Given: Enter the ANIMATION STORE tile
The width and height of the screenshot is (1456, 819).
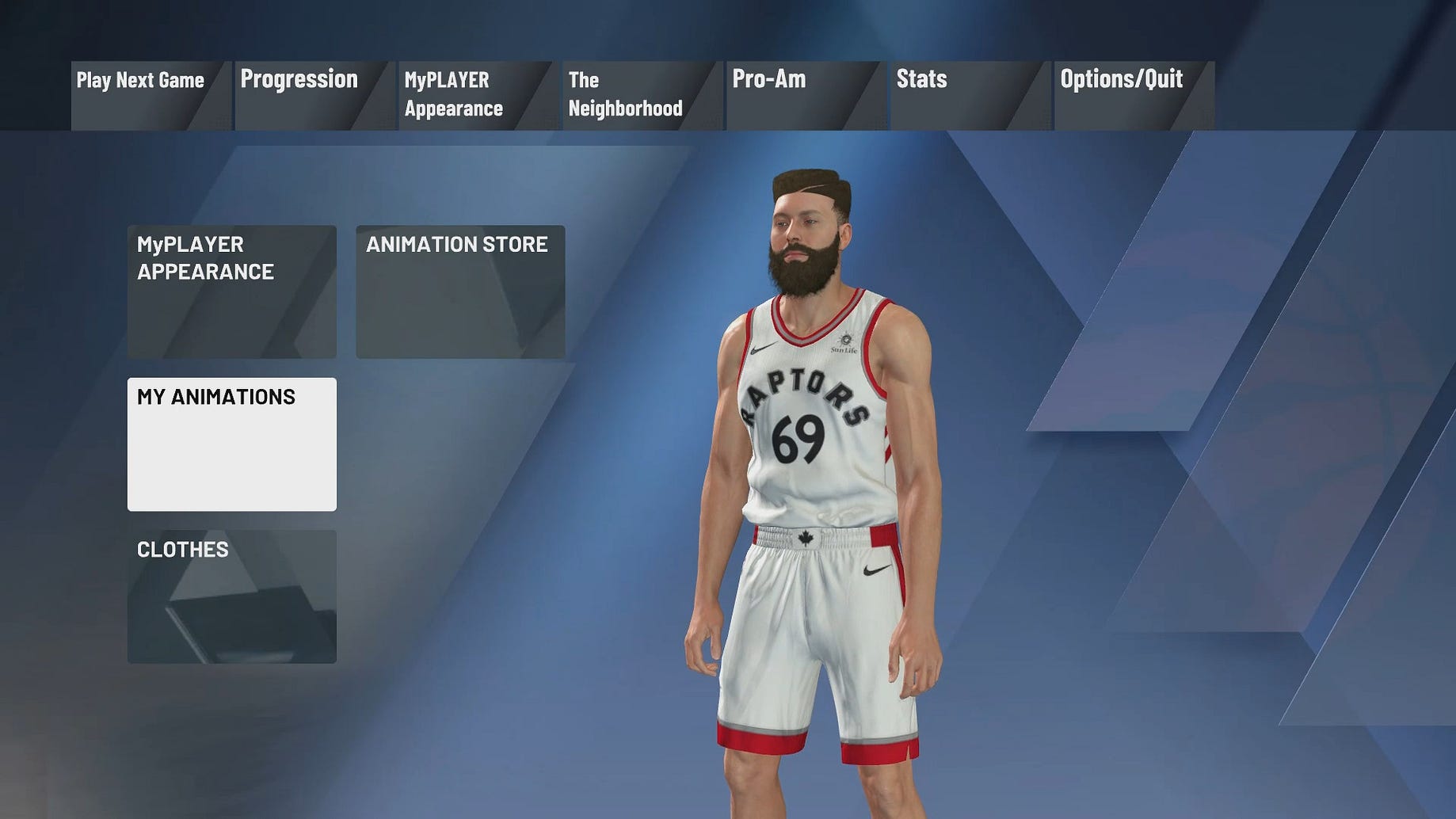Looking at the screenshot, I should [460, 291].
